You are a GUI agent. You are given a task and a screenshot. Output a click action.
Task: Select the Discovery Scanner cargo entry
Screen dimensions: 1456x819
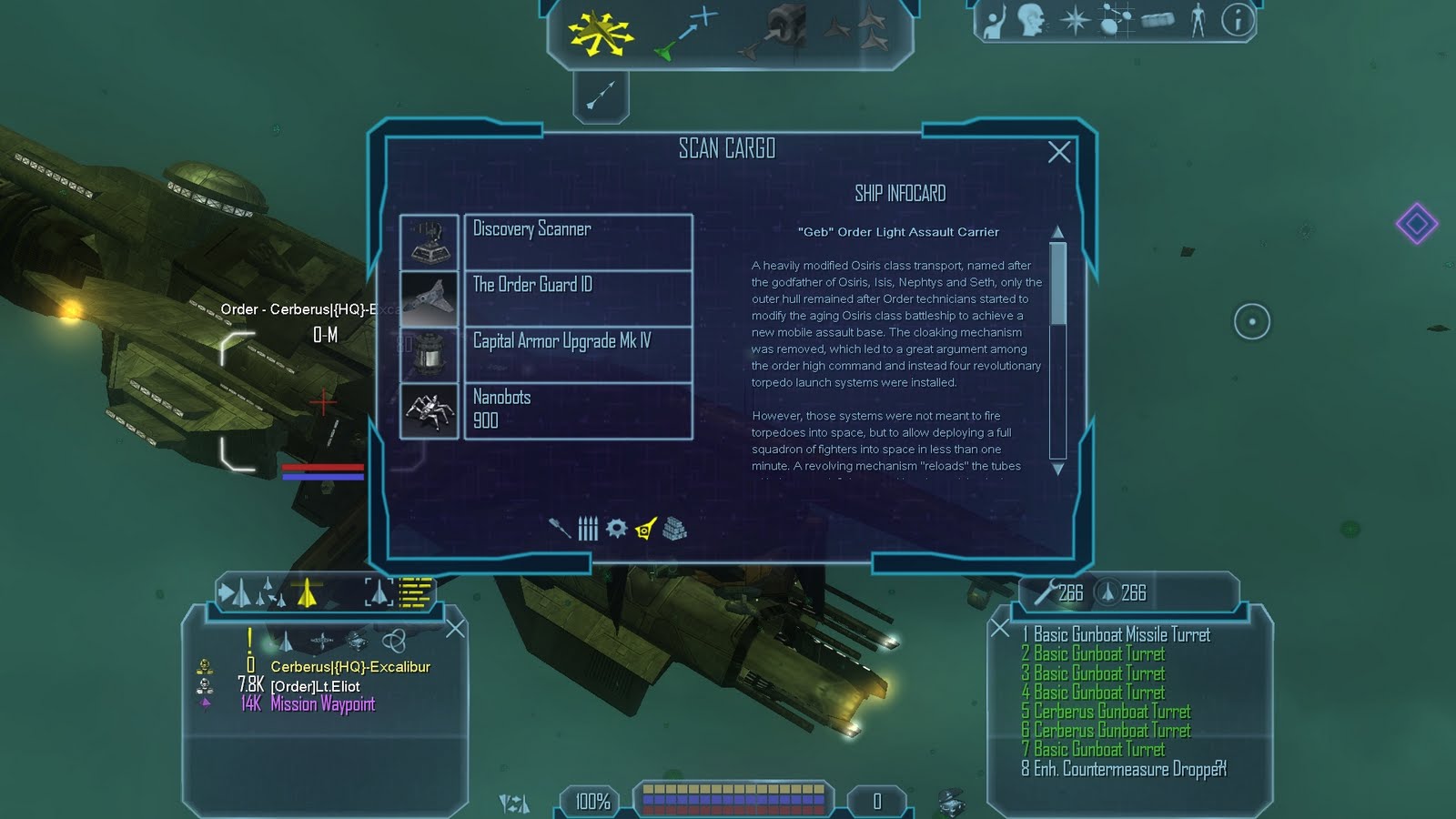coord(578,241)
